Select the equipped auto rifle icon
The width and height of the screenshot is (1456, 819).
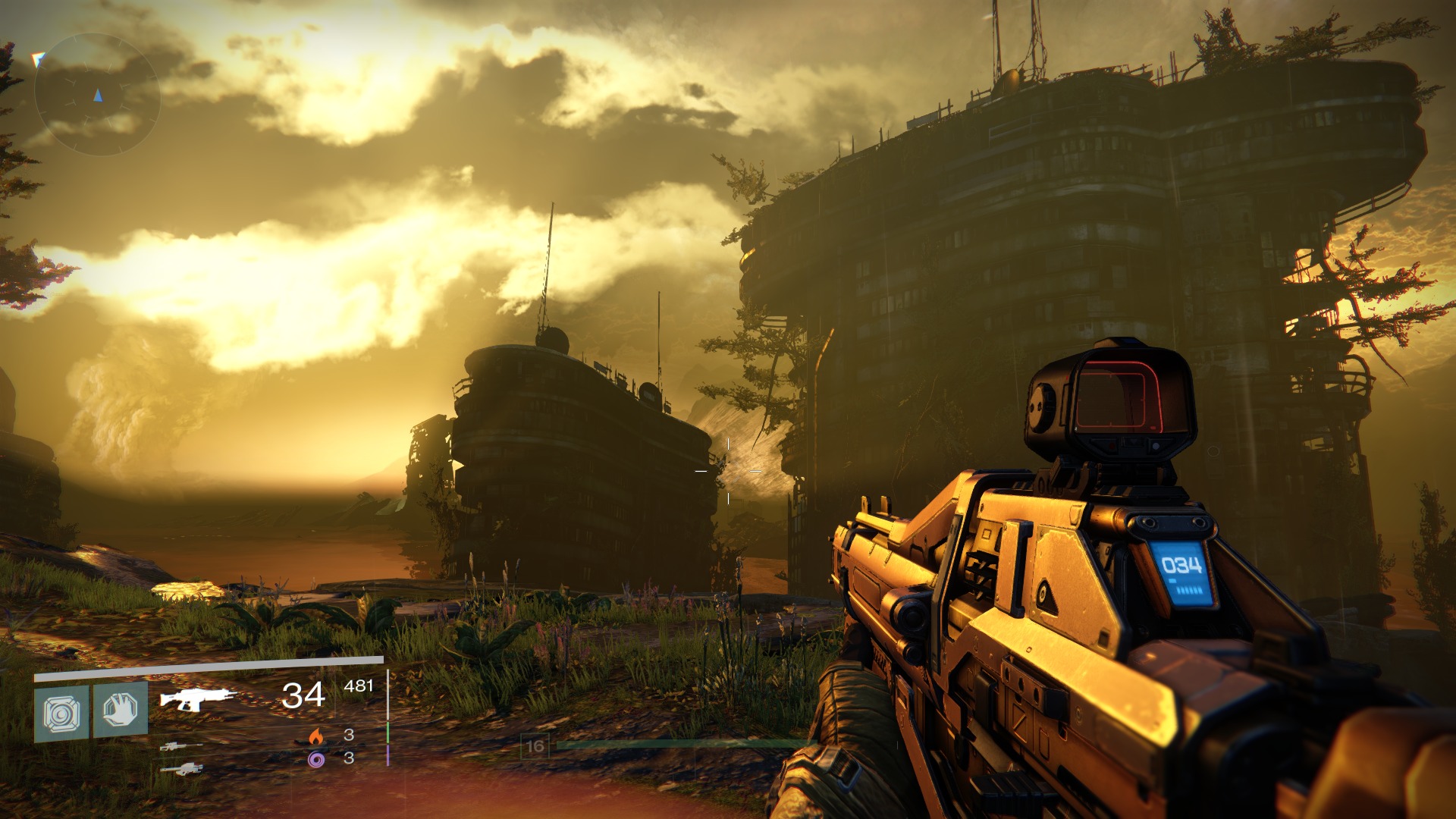click(198, 698)
